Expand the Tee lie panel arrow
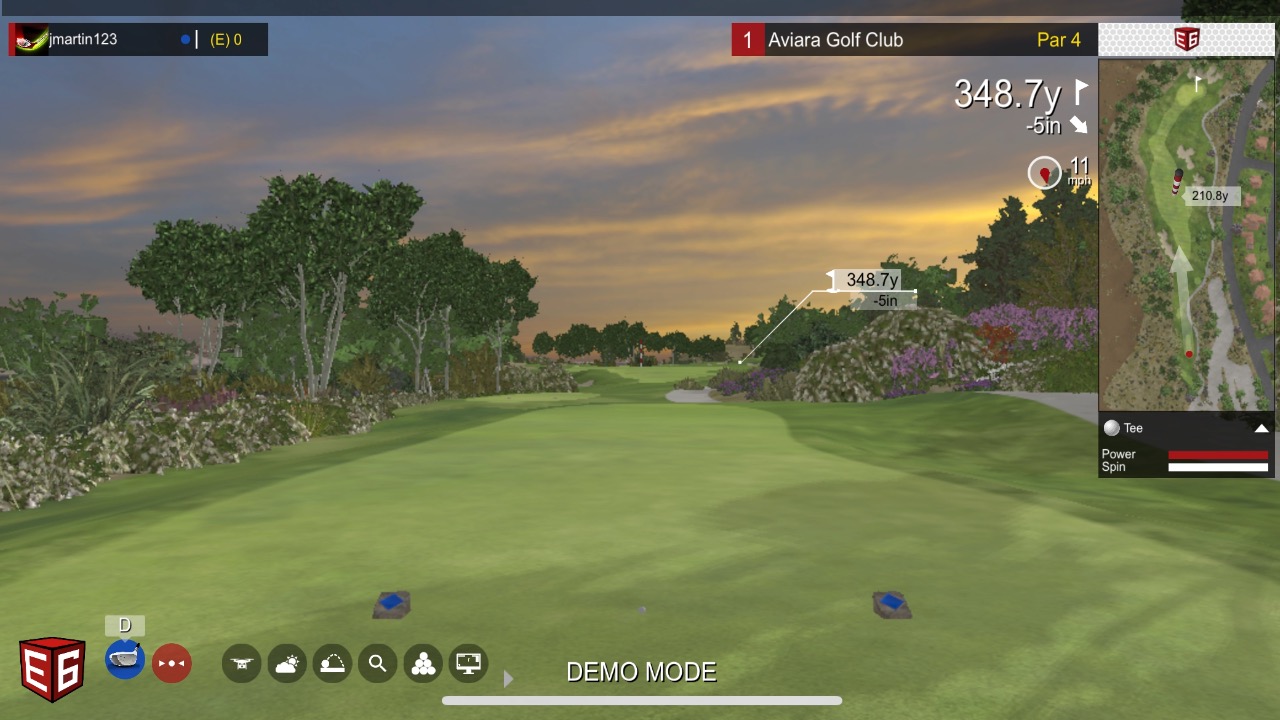 (x=1261, y=428)
